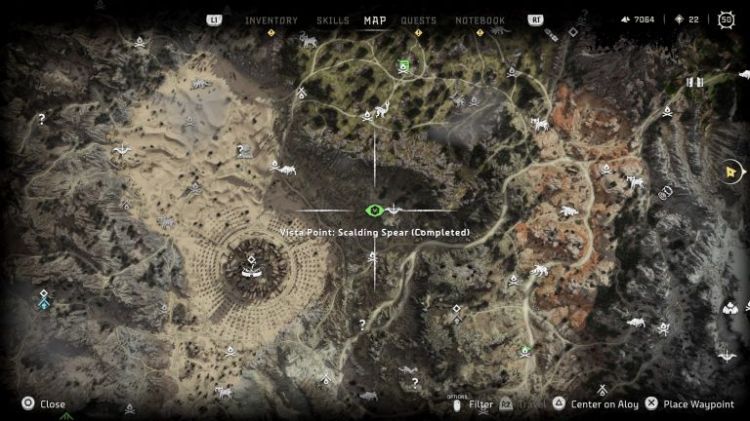Switch to the Inventory tab
This screenshot has height=421, width=750.
pos(271,20)
